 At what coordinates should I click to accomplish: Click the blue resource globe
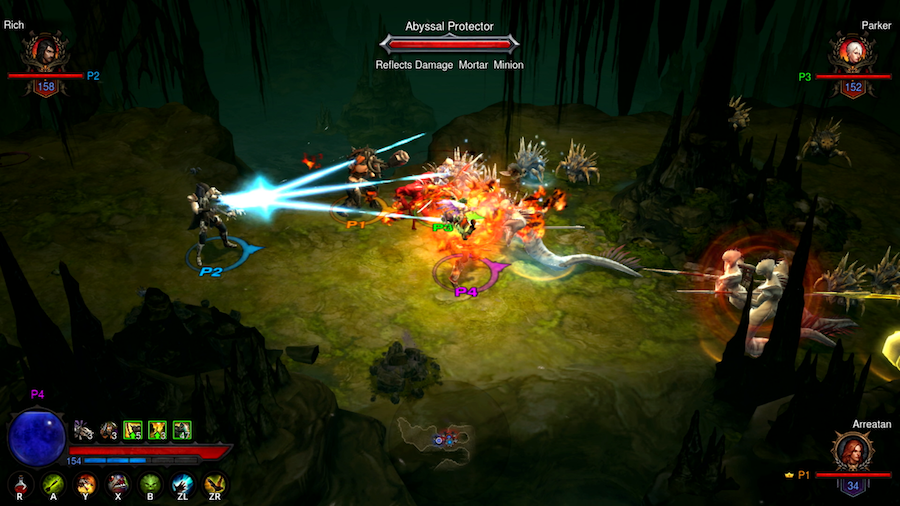click(37, 437)
